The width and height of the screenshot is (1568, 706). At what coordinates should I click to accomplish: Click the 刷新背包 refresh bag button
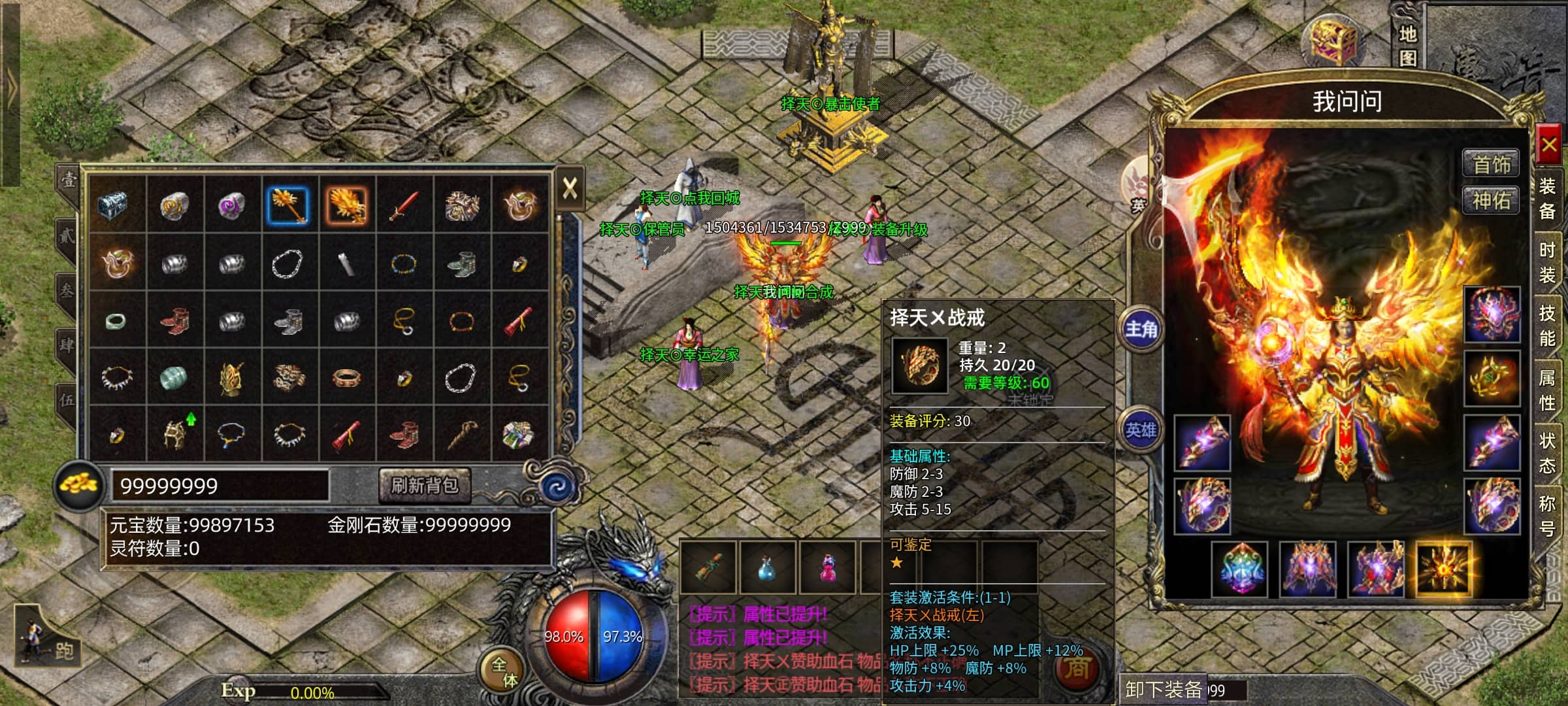[425, 486]
